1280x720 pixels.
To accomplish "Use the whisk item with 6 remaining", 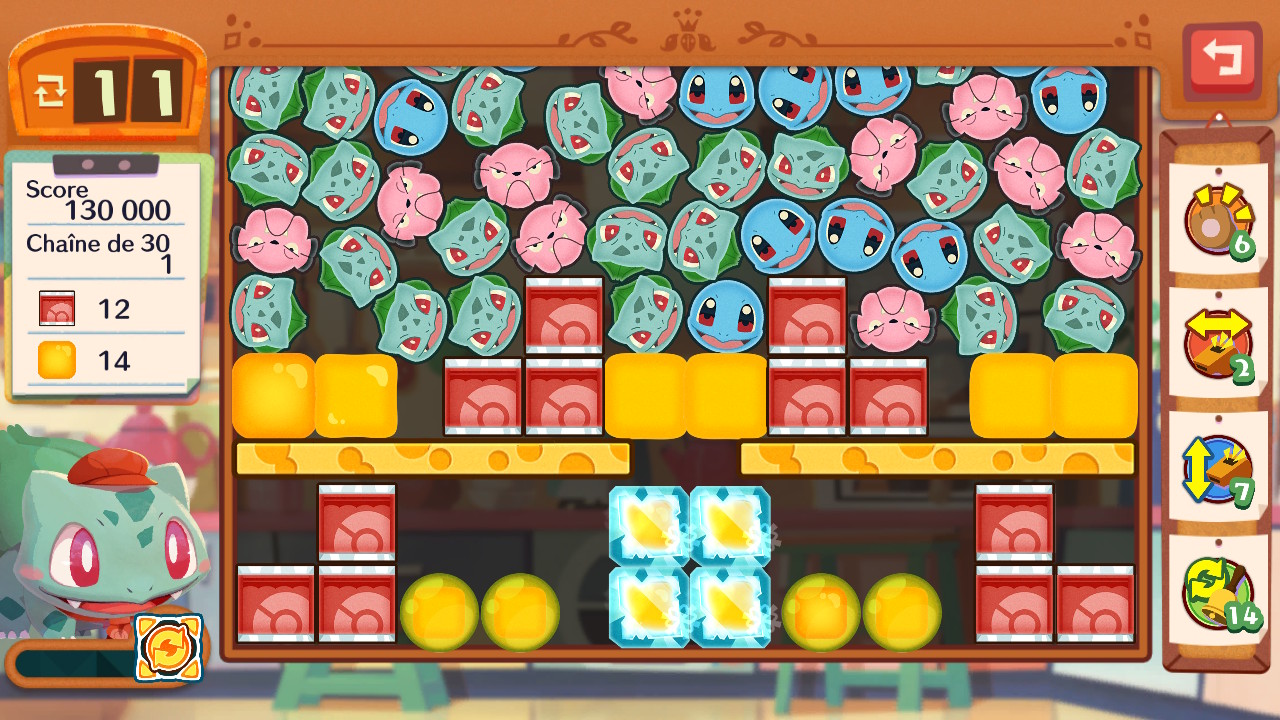I will (1217, 220).
